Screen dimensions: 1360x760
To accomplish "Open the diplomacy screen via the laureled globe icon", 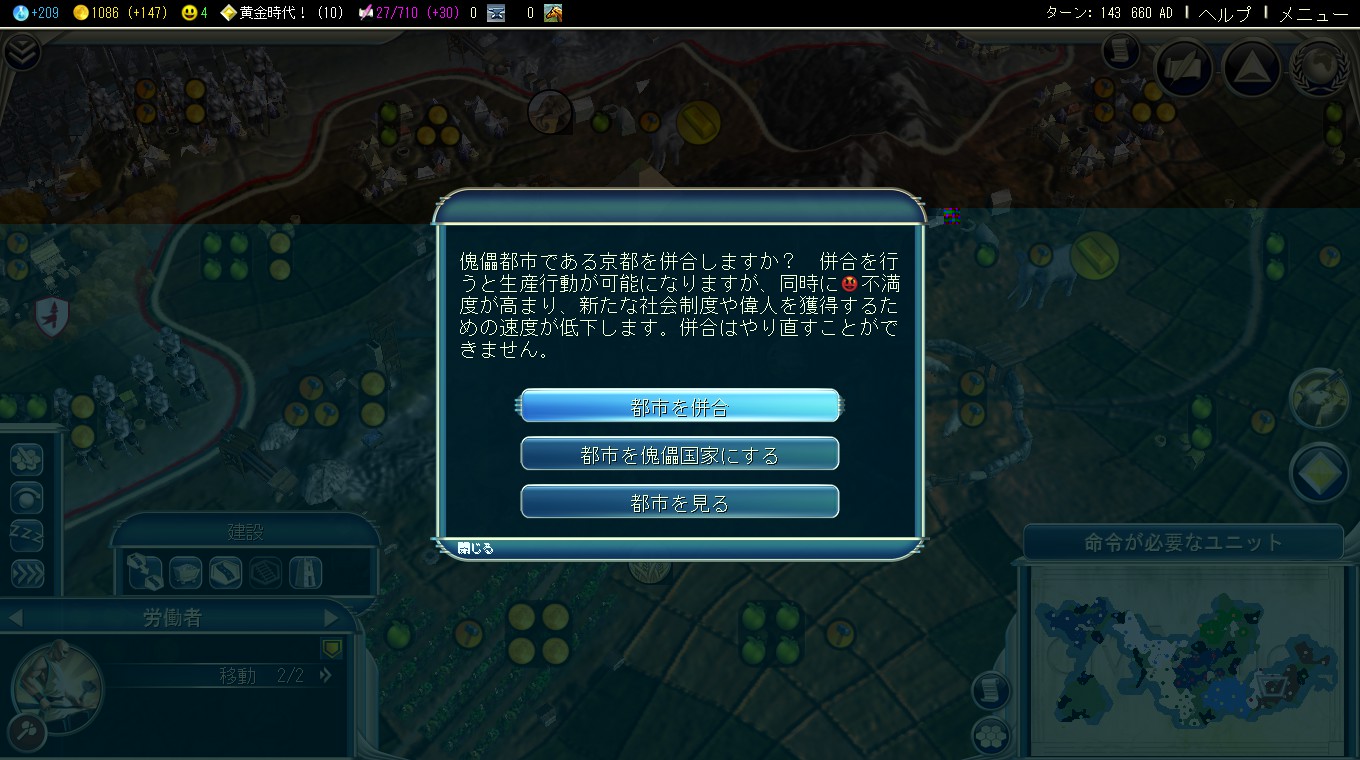I will pyautogui.click(x=1320, y=68).
